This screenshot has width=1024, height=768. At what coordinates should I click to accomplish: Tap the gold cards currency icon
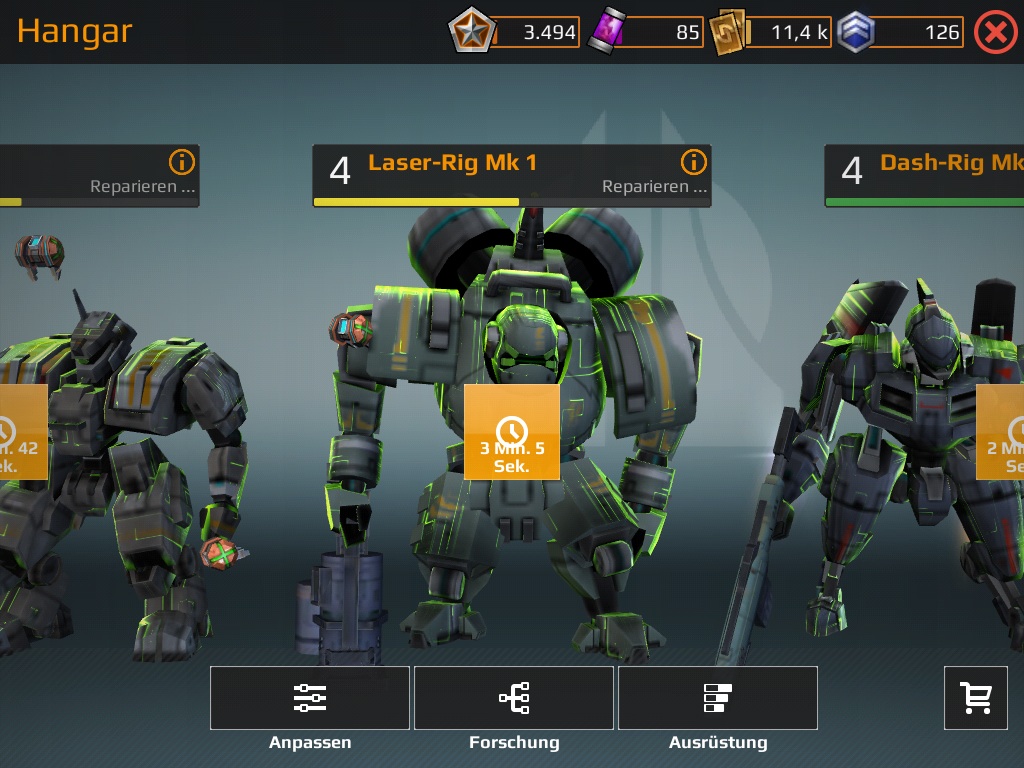coord(727,32)
